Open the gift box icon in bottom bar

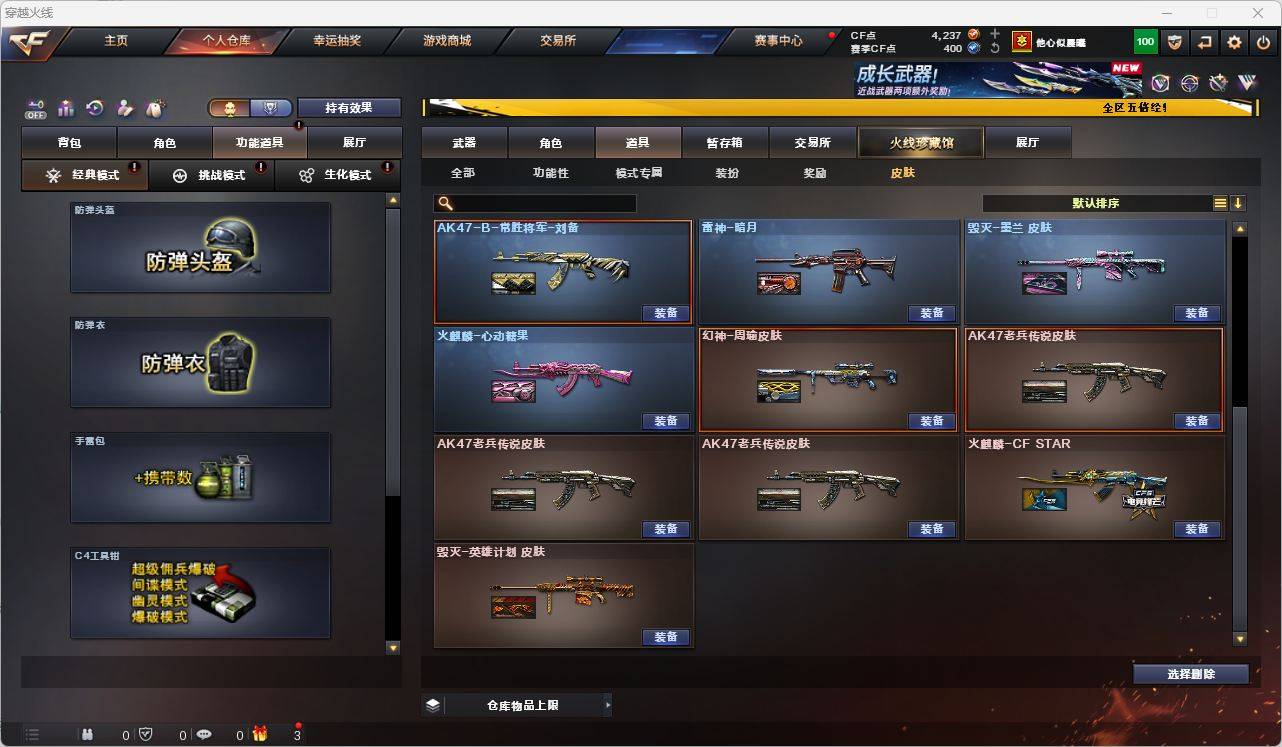coord(260,733)
